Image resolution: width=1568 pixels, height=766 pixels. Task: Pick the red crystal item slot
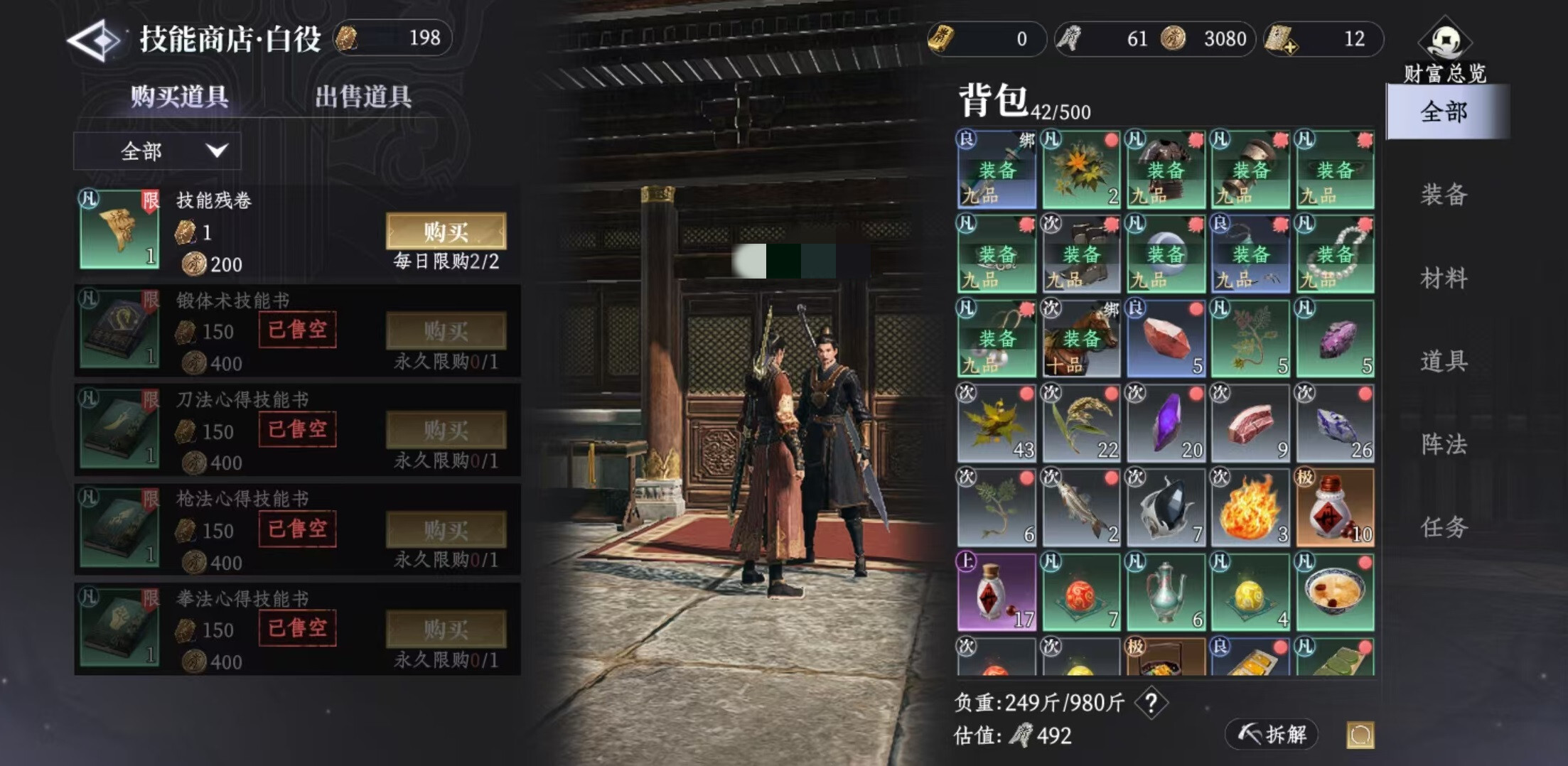coord(1165,338)
